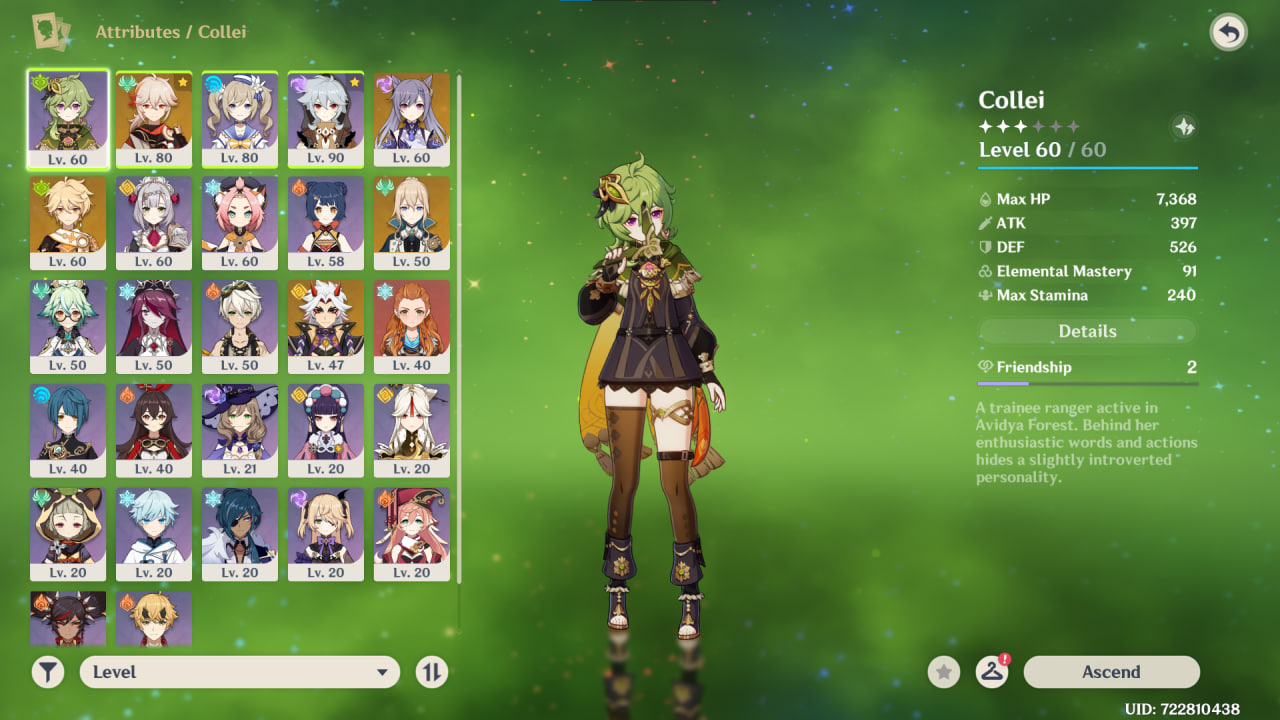Mark Collei as favorite with star button
Viewport: 1280px width, 720px height.
click(x=944, y=672)
